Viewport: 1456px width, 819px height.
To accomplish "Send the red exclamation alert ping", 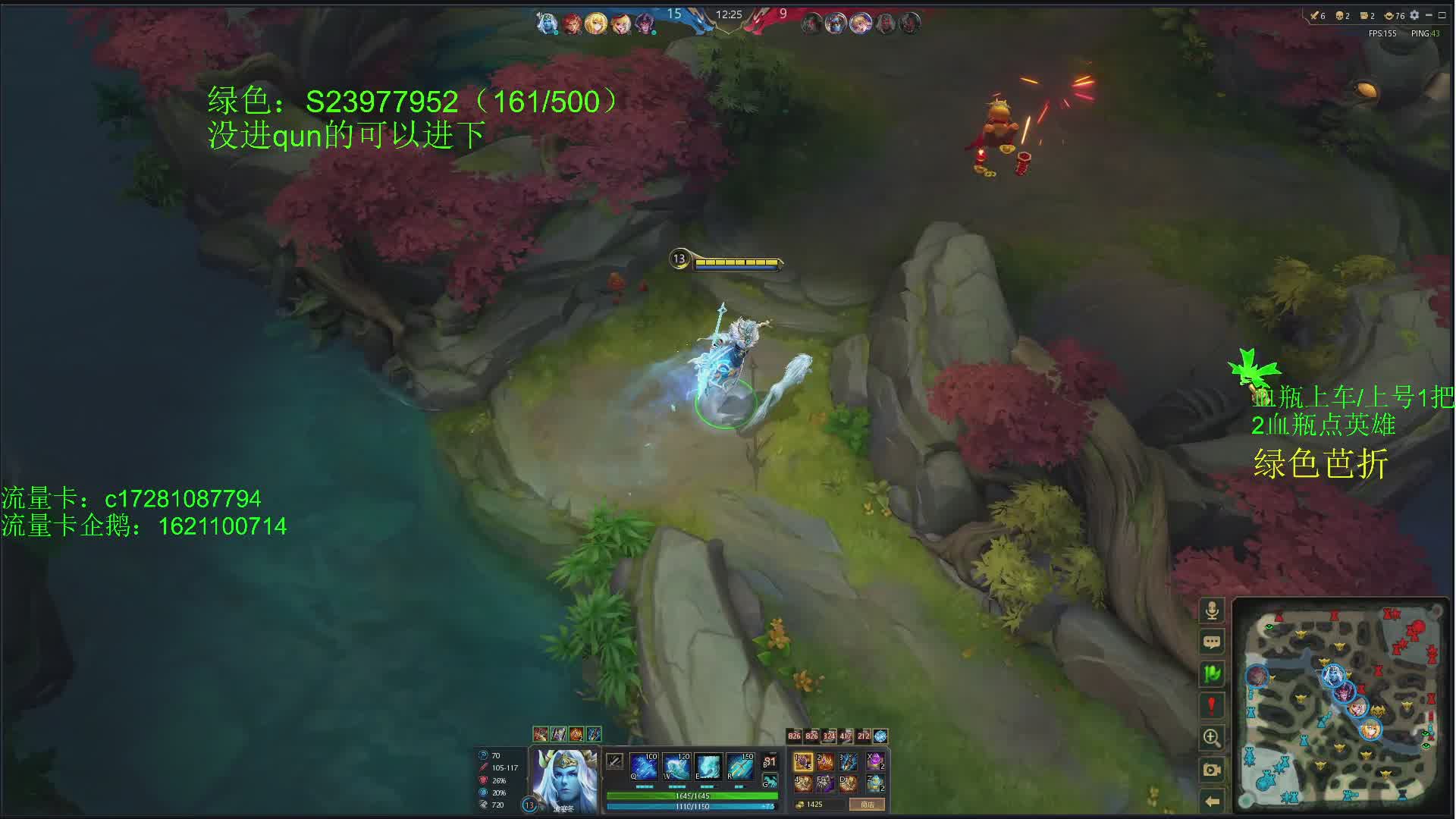I will [x=1212, y=705].
